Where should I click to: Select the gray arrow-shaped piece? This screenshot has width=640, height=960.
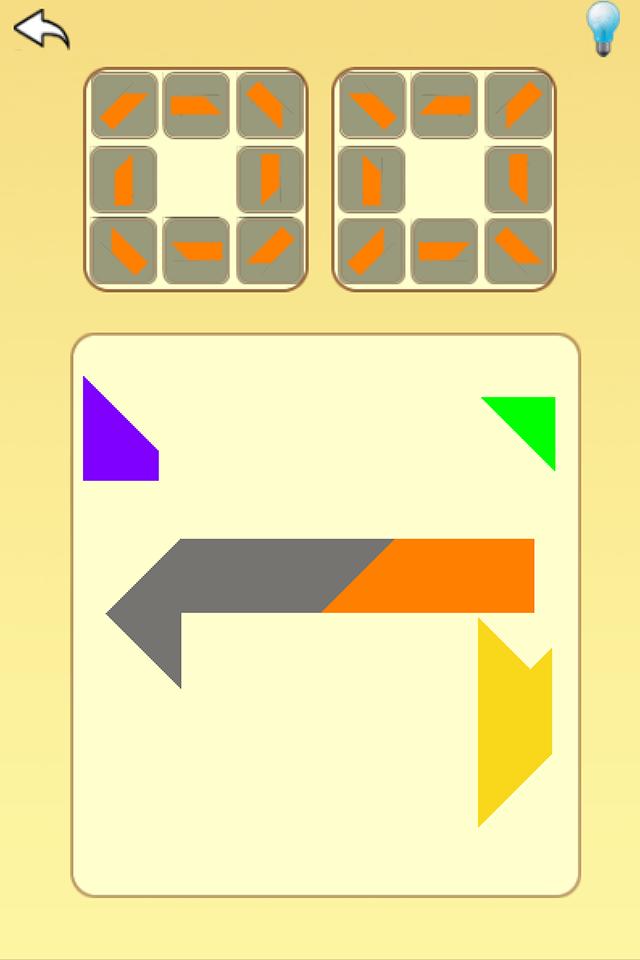pyautogui.click(x=220, y=590)
